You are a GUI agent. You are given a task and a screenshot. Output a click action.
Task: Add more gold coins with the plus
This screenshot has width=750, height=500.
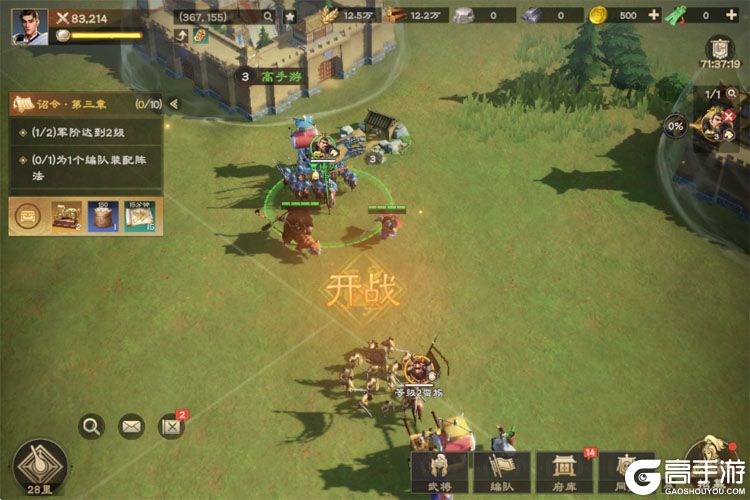tap(654, 15)
